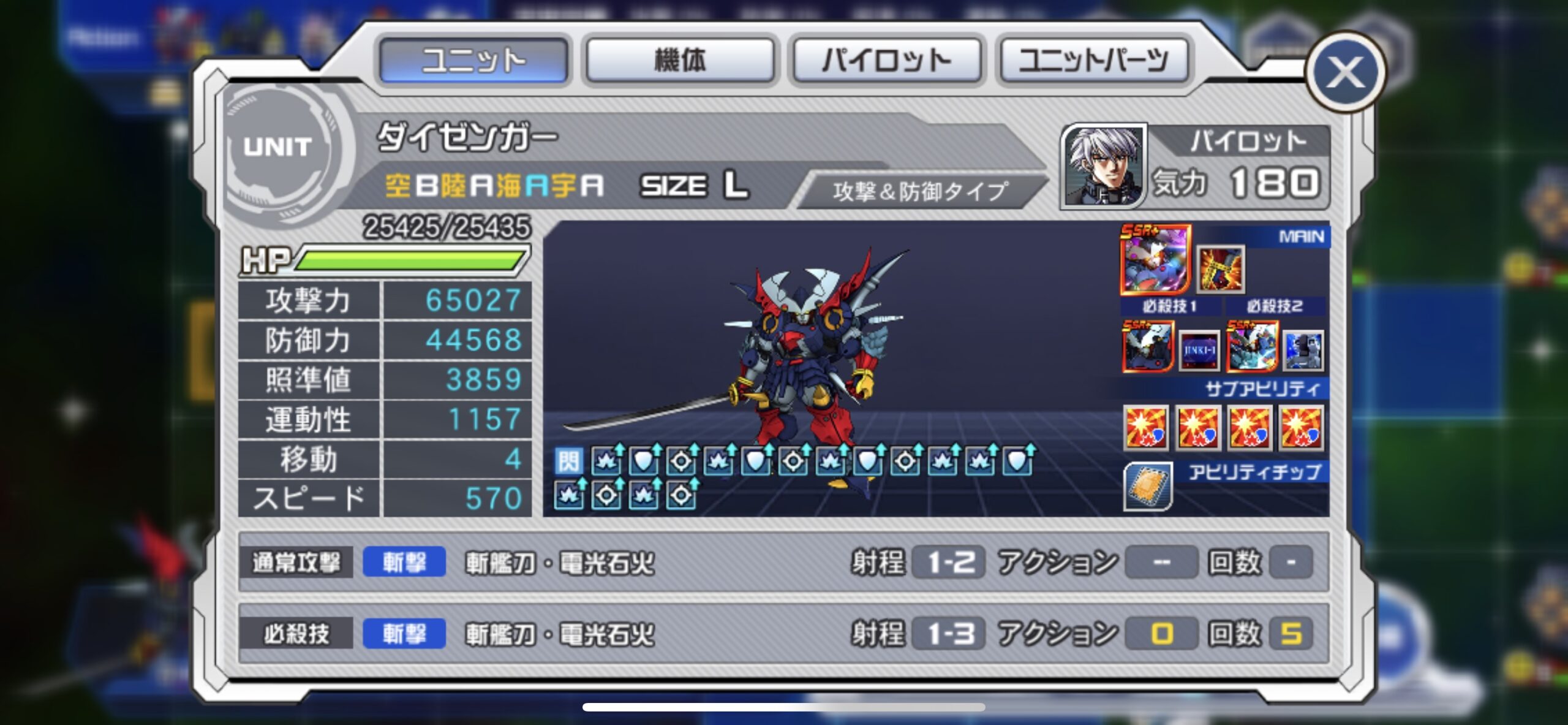Tap the first サブアビリティ explosion icon
Image resolution: width=1568 pixels, height=725 pixels.
(x=1146, y=427)
